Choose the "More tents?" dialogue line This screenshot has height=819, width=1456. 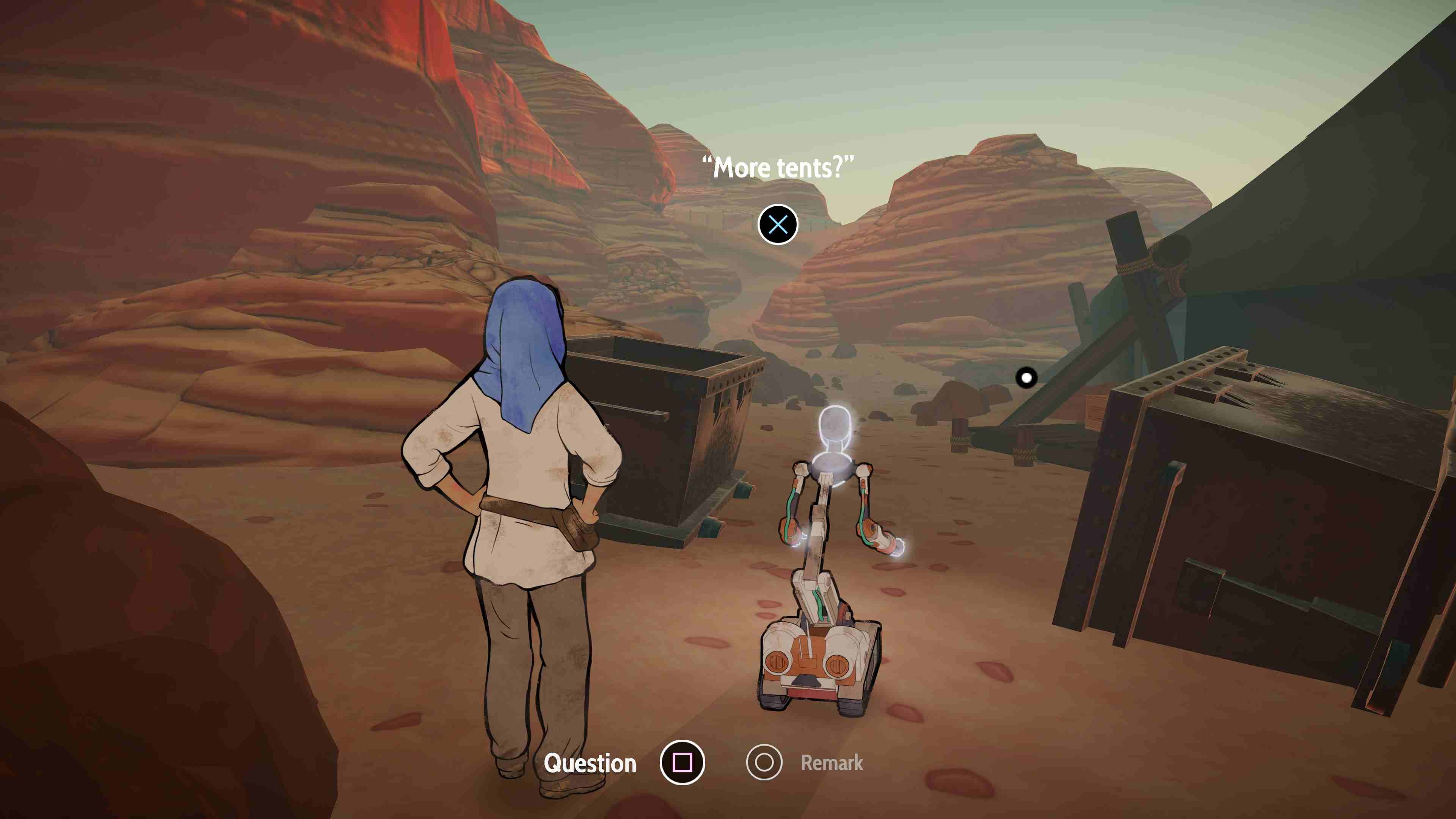coord(778,224)
